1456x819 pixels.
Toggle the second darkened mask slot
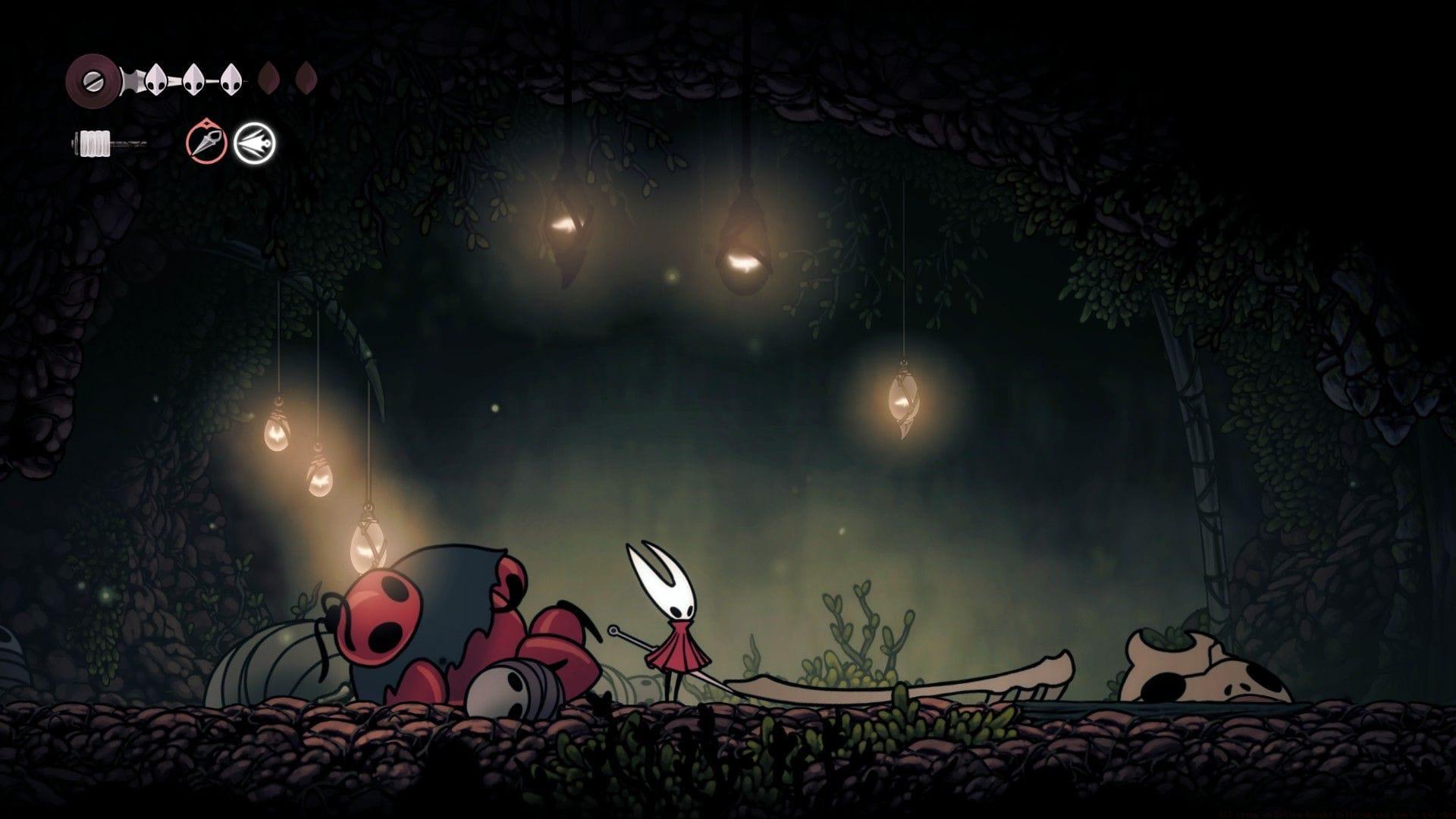coord(305,77)
